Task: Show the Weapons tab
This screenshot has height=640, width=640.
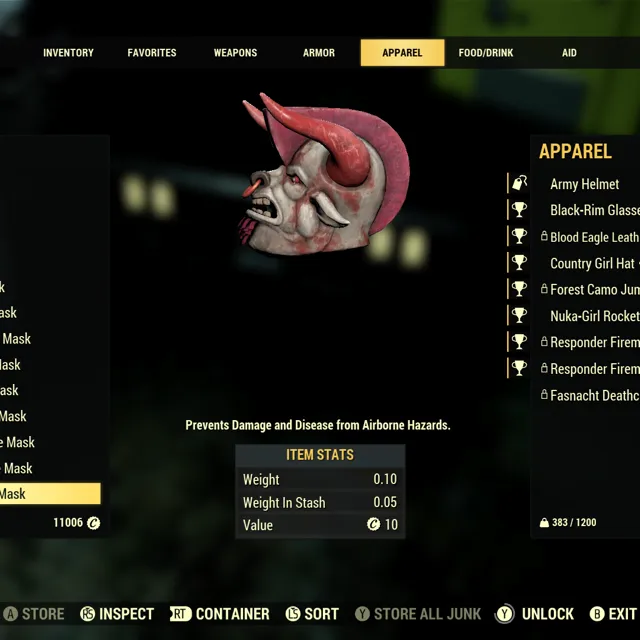Action: [235, 53]
